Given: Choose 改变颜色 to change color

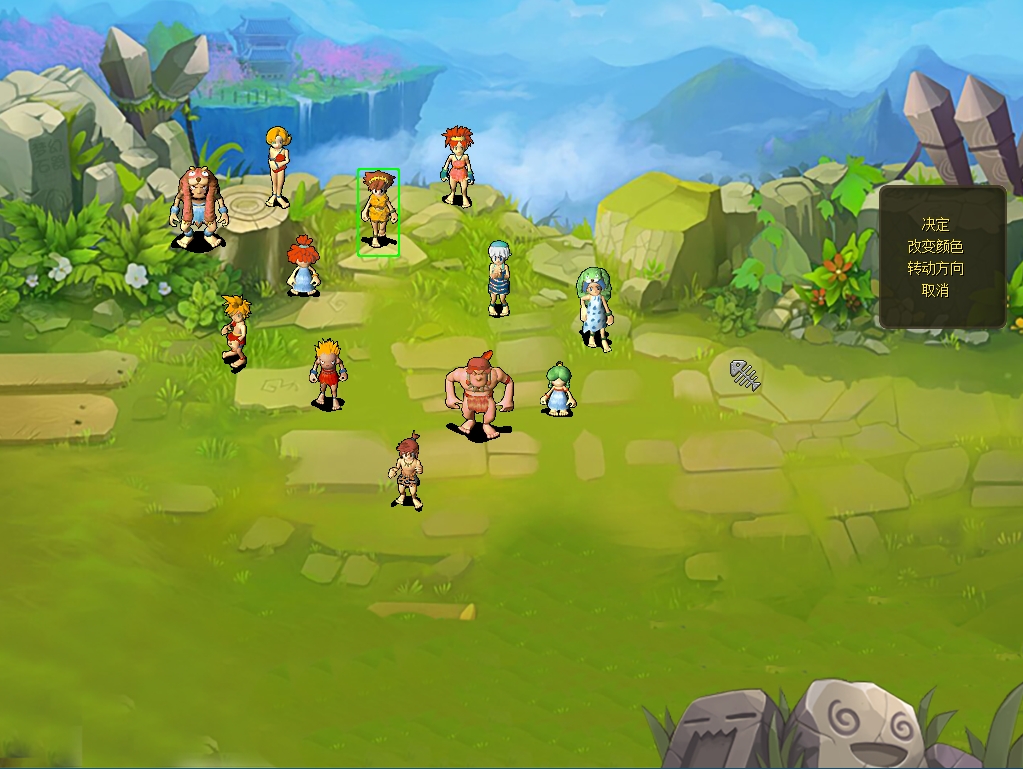Looking at the screenshot, I should click(x=935, y=246).
